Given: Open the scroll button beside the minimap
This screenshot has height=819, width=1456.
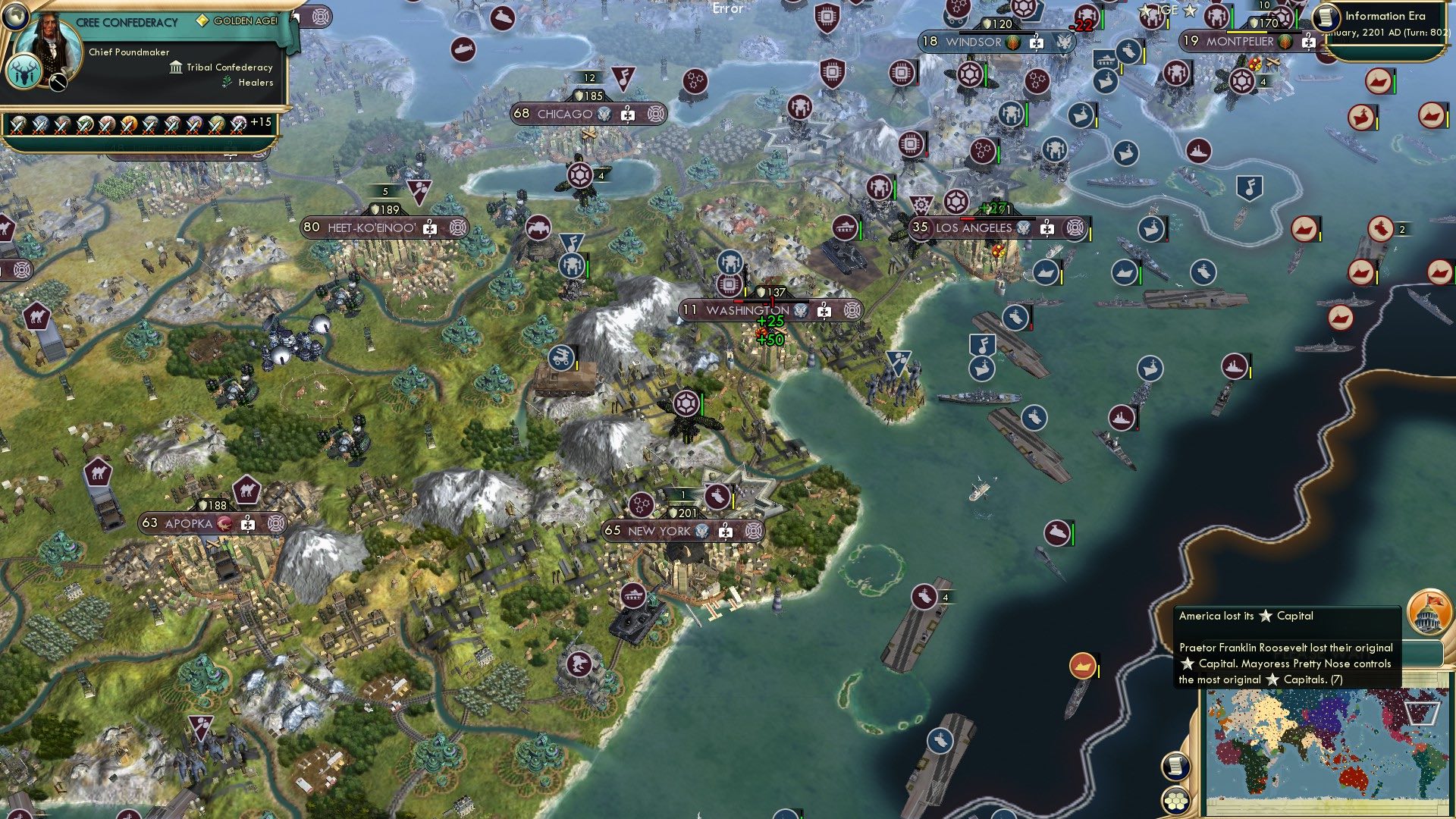Looking at the screenshot, I should coord(1175,766).
